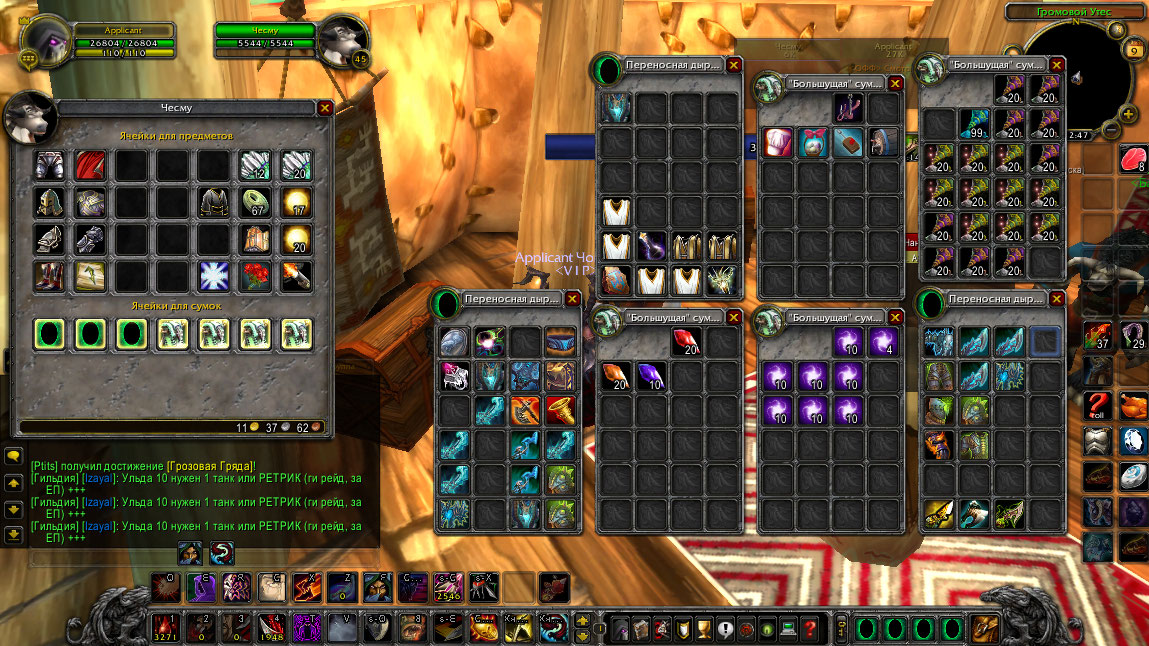The width and height of the screenshot is (1149, 646).
Task: Click the item stack of 99
Action: (973, 124)
